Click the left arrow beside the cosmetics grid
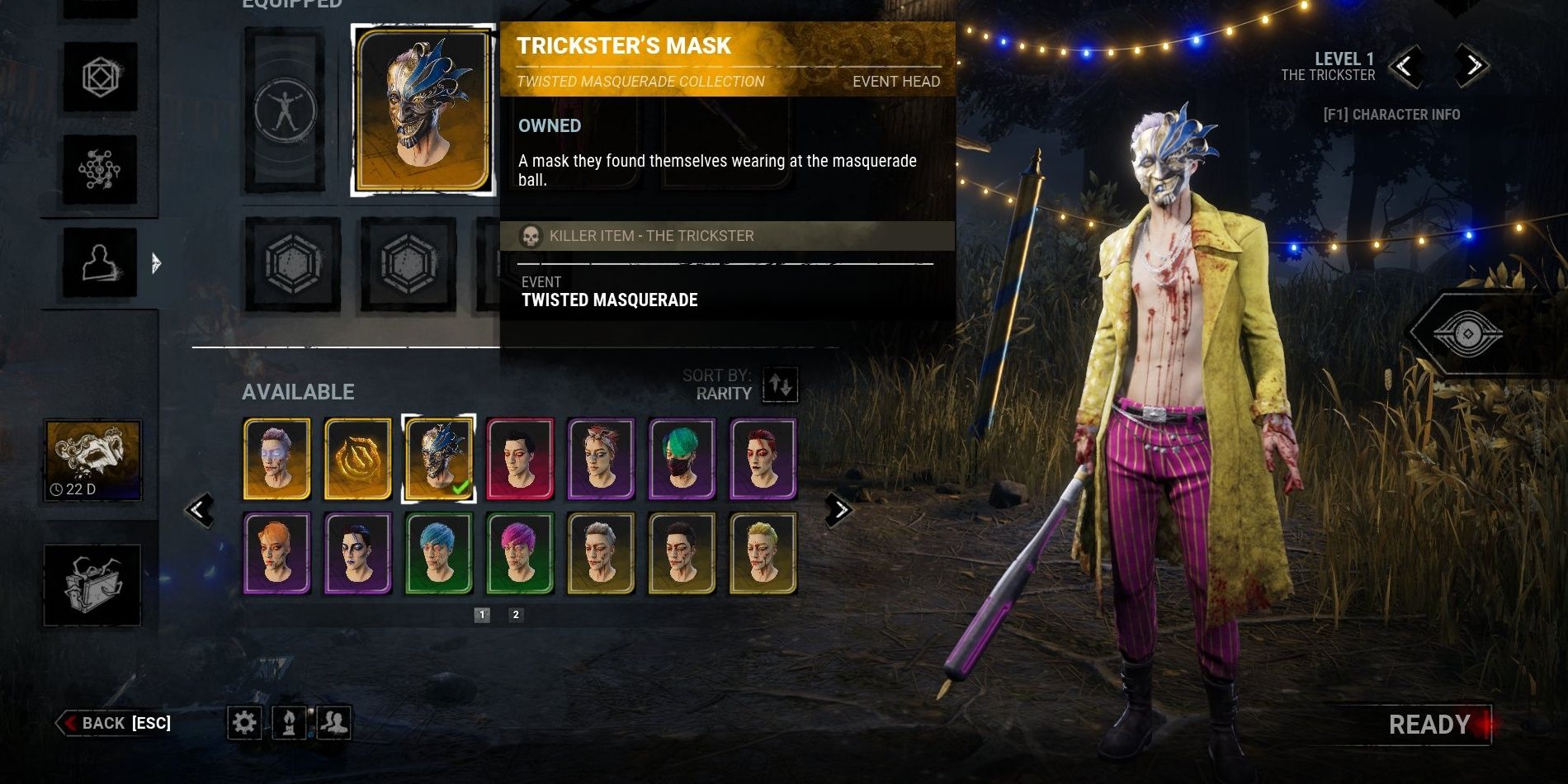The image size is (1568, 784). pos(201,509)
